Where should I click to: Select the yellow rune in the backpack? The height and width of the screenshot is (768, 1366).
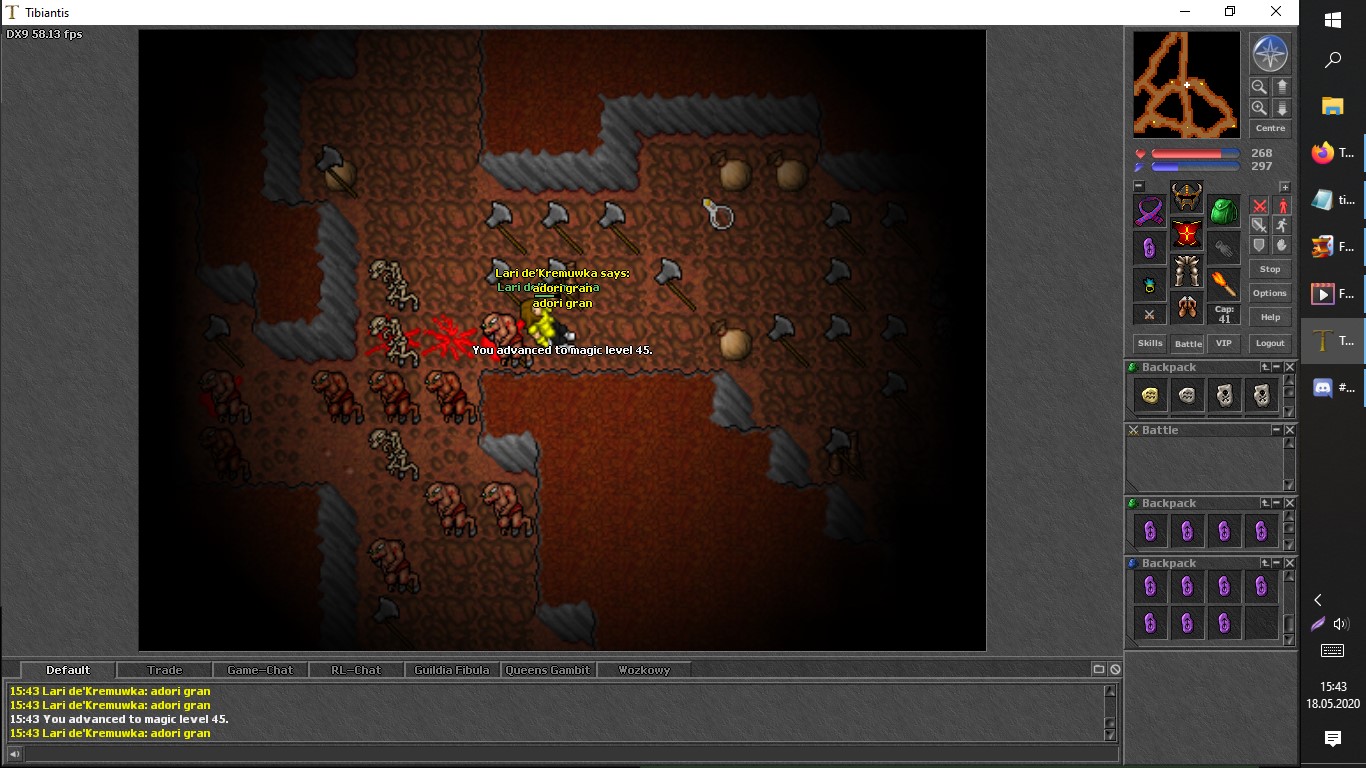[x=1150, y=396]
